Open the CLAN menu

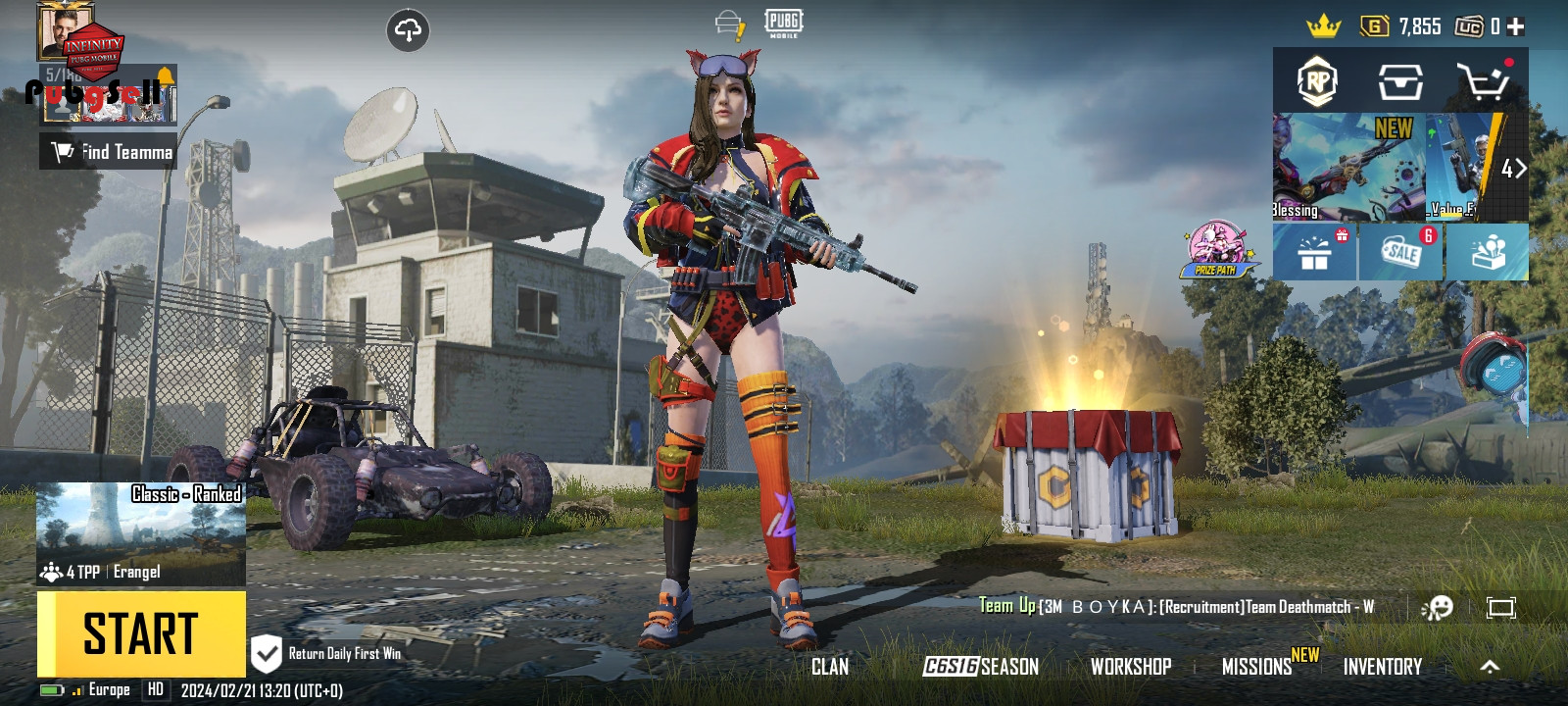pos(830,667)
